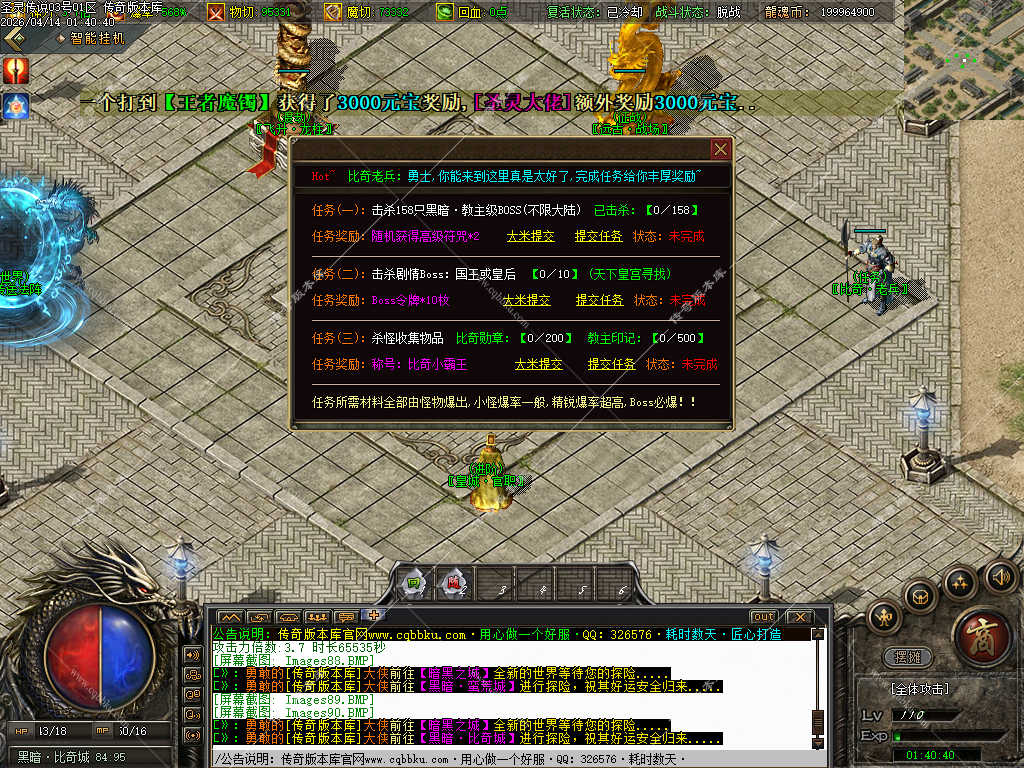Submit task two via 提交任务
Screen dimensions: 1024x768
click(x=599, y=300)
